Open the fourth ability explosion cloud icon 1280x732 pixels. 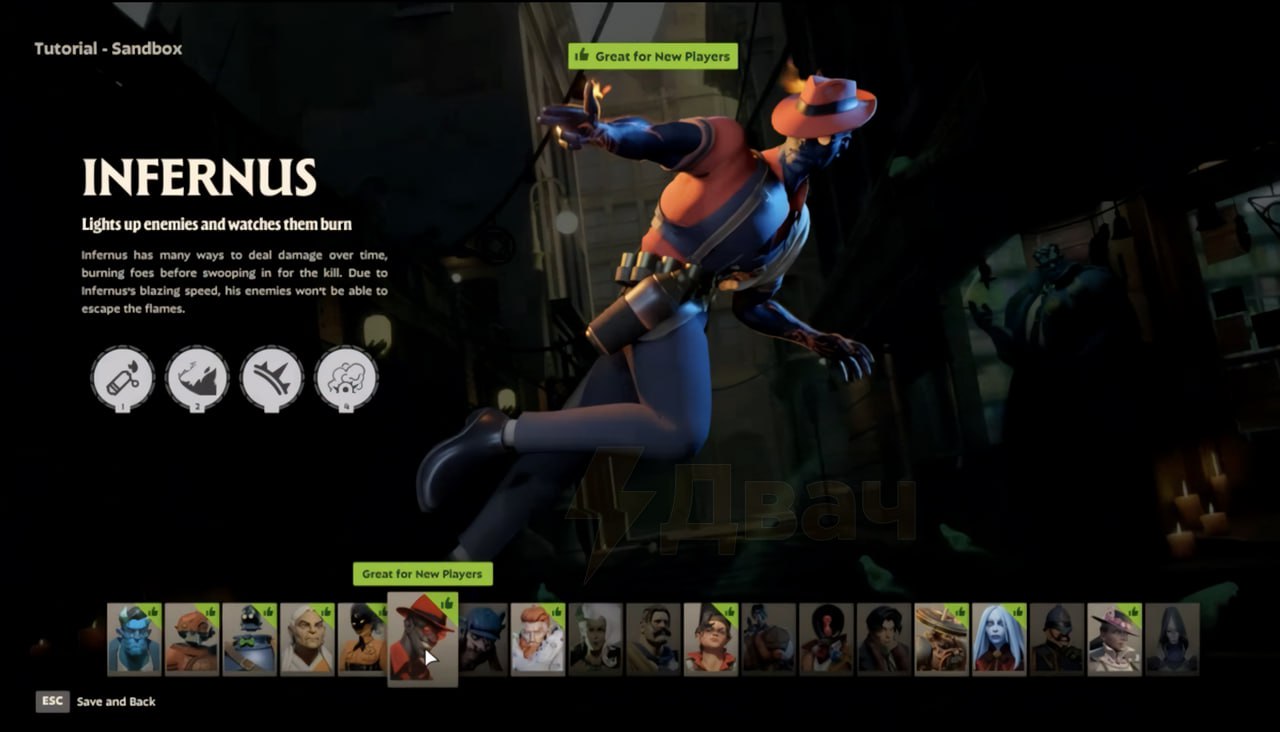pos(346,378)
